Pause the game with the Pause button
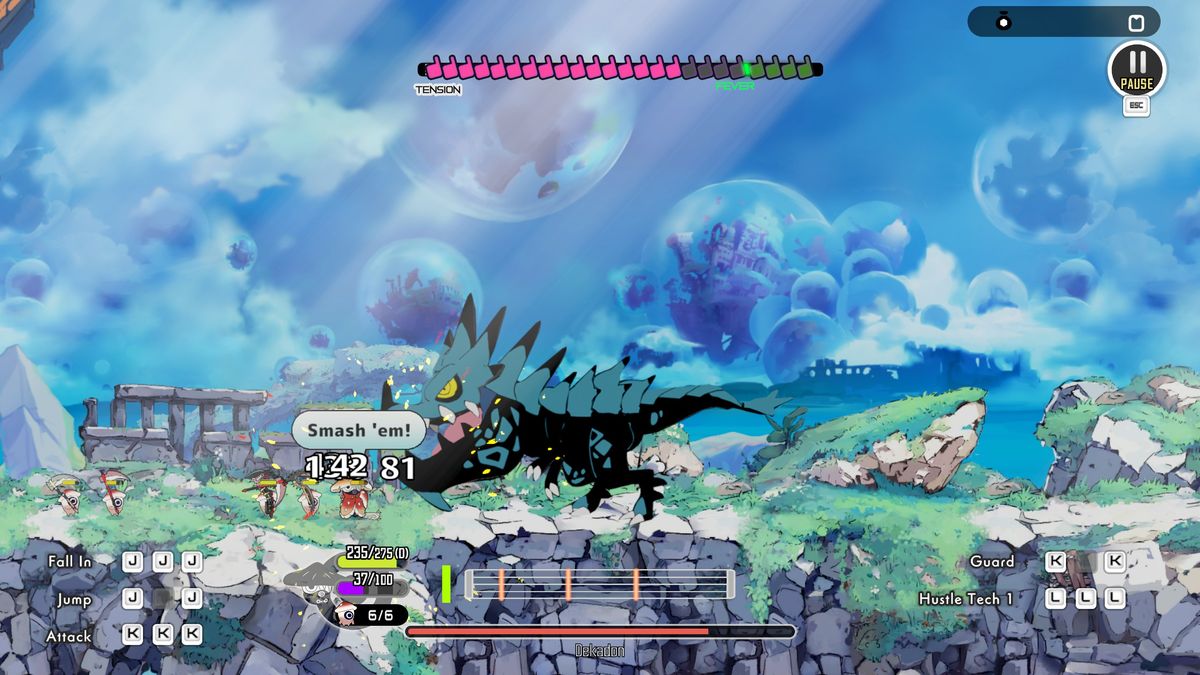Screen dimensions: 1200x675 pyautogui.click(x=1136, y=68)
